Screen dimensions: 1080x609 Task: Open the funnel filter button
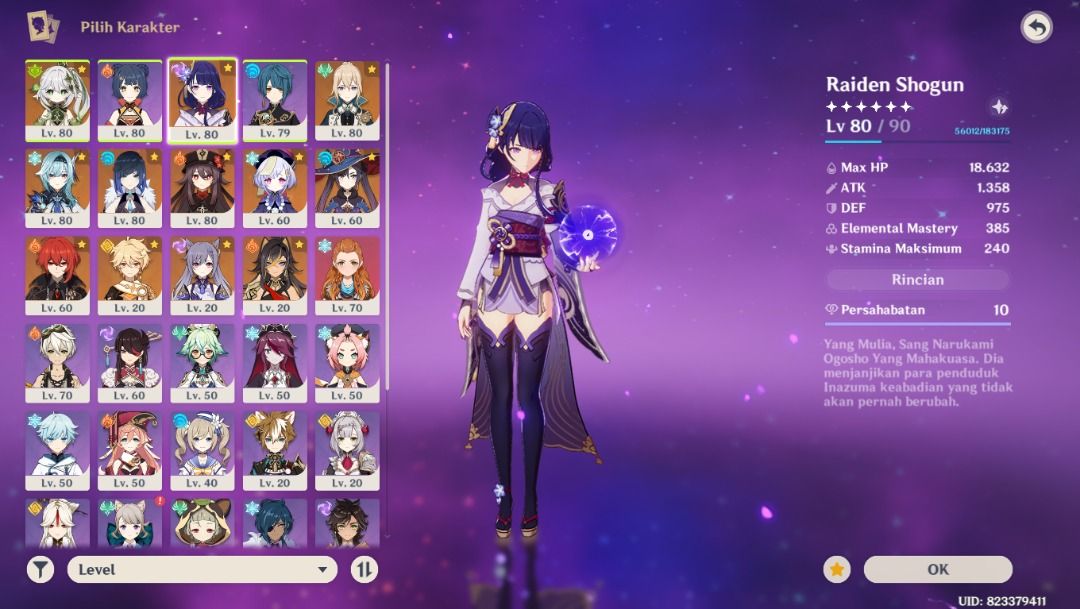click(x=40, y=569)
